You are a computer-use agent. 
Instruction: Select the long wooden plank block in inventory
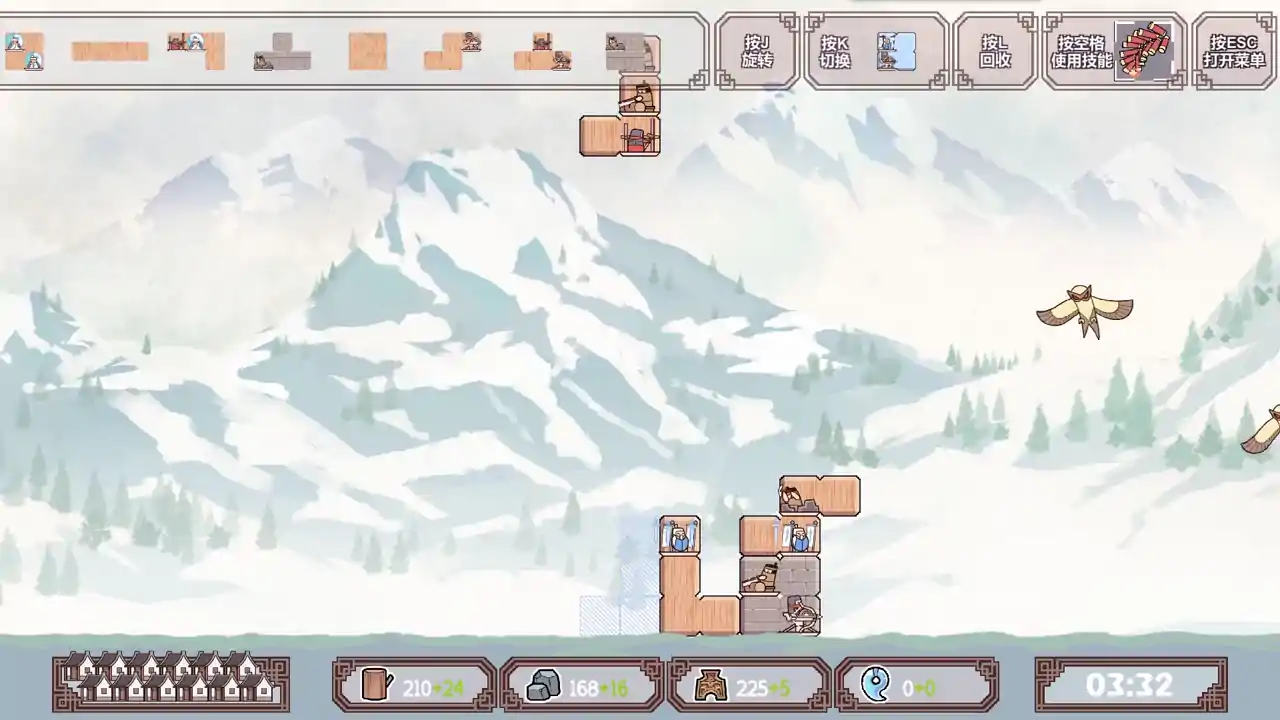coord(110,50)
